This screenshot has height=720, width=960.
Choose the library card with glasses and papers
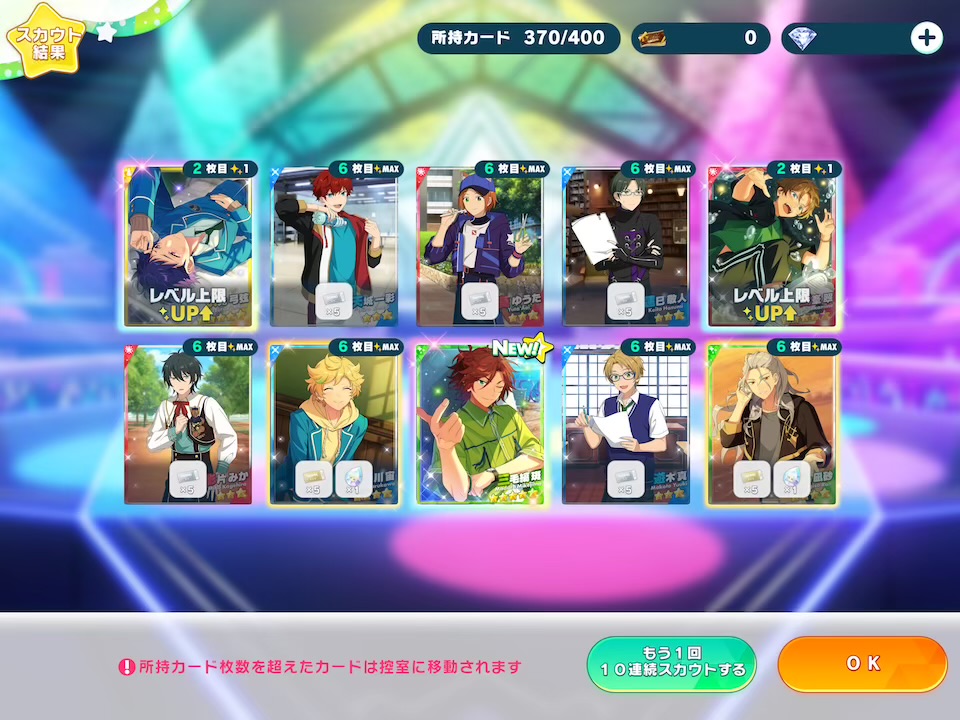626,247
